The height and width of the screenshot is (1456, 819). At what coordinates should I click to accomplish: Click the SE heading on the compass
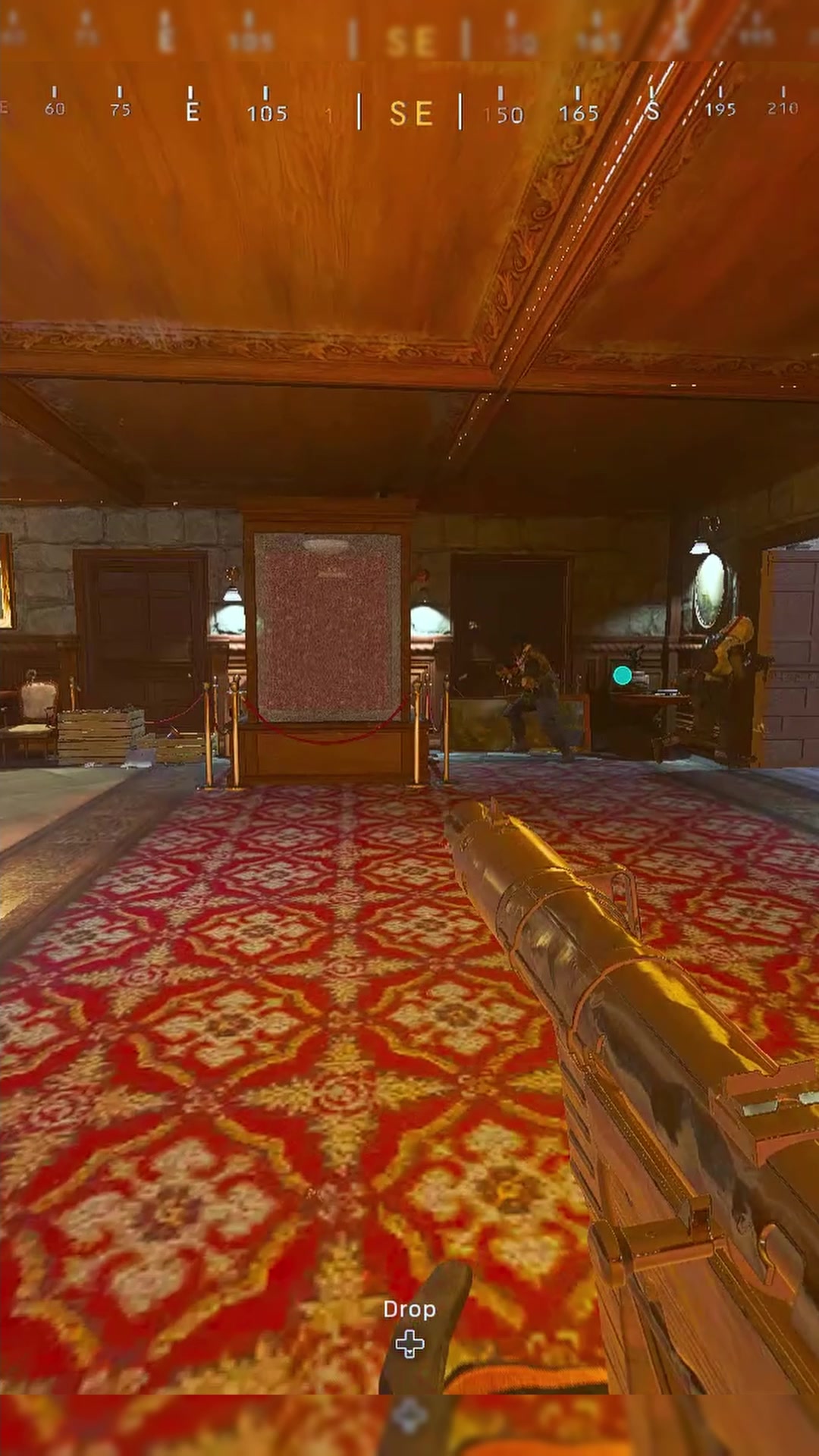coord(410,114)
